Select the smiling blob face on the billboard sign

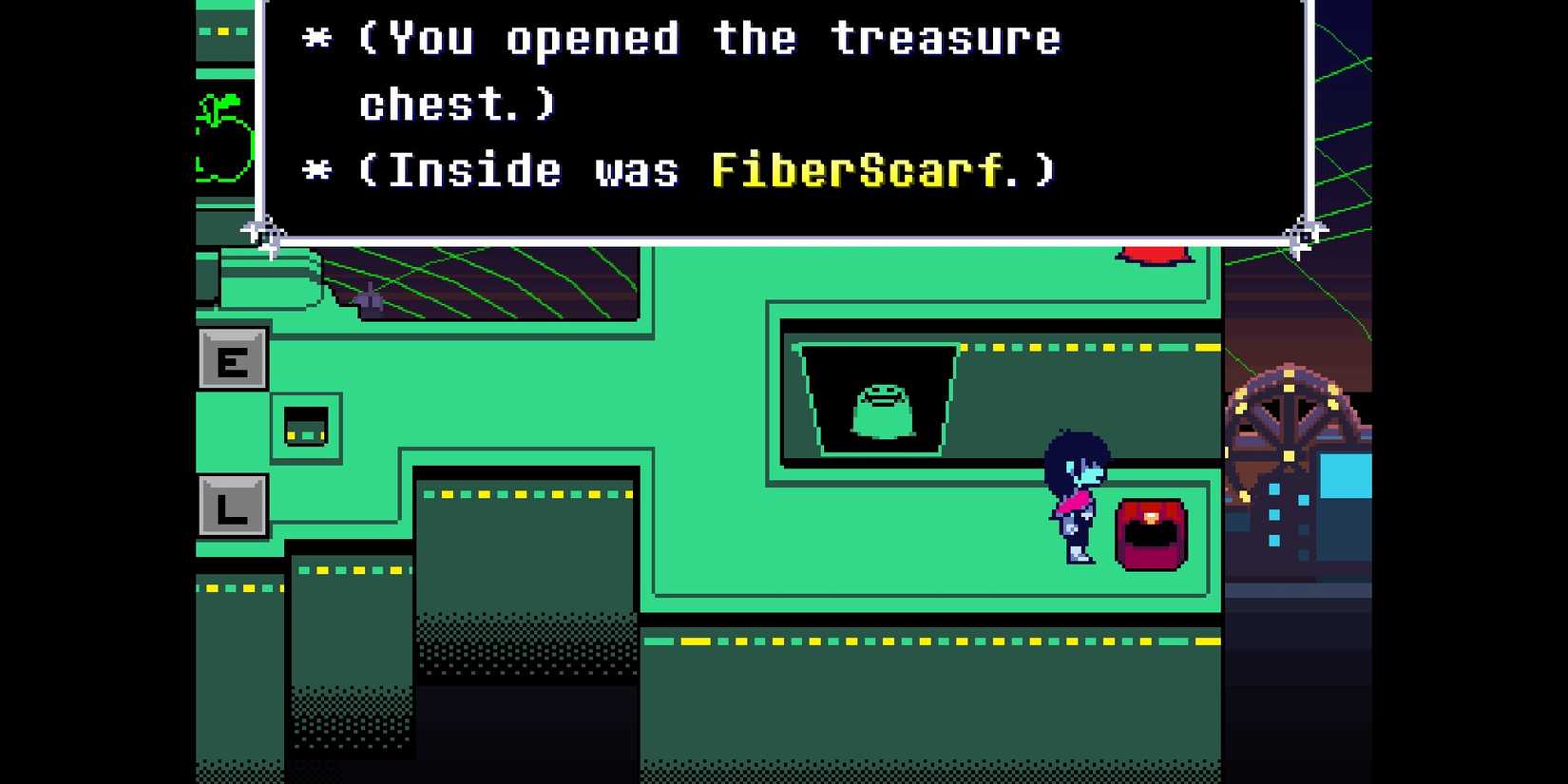pyautogui.click(x=882, y=404)
